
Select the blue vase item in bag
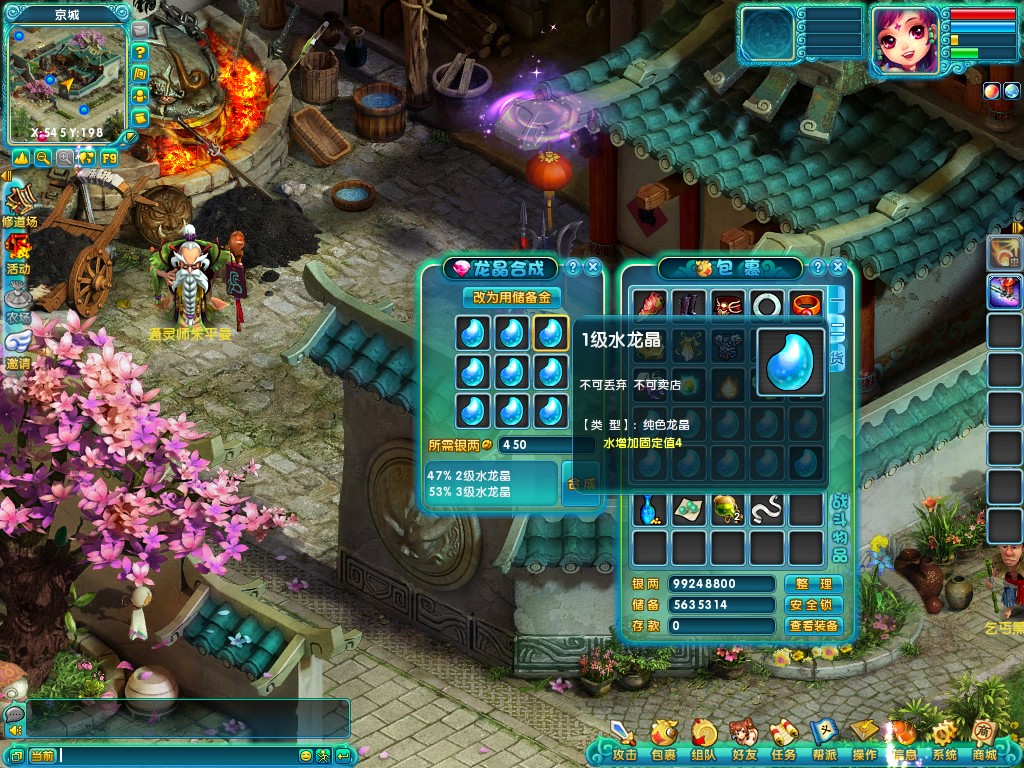tap(650, 510)
